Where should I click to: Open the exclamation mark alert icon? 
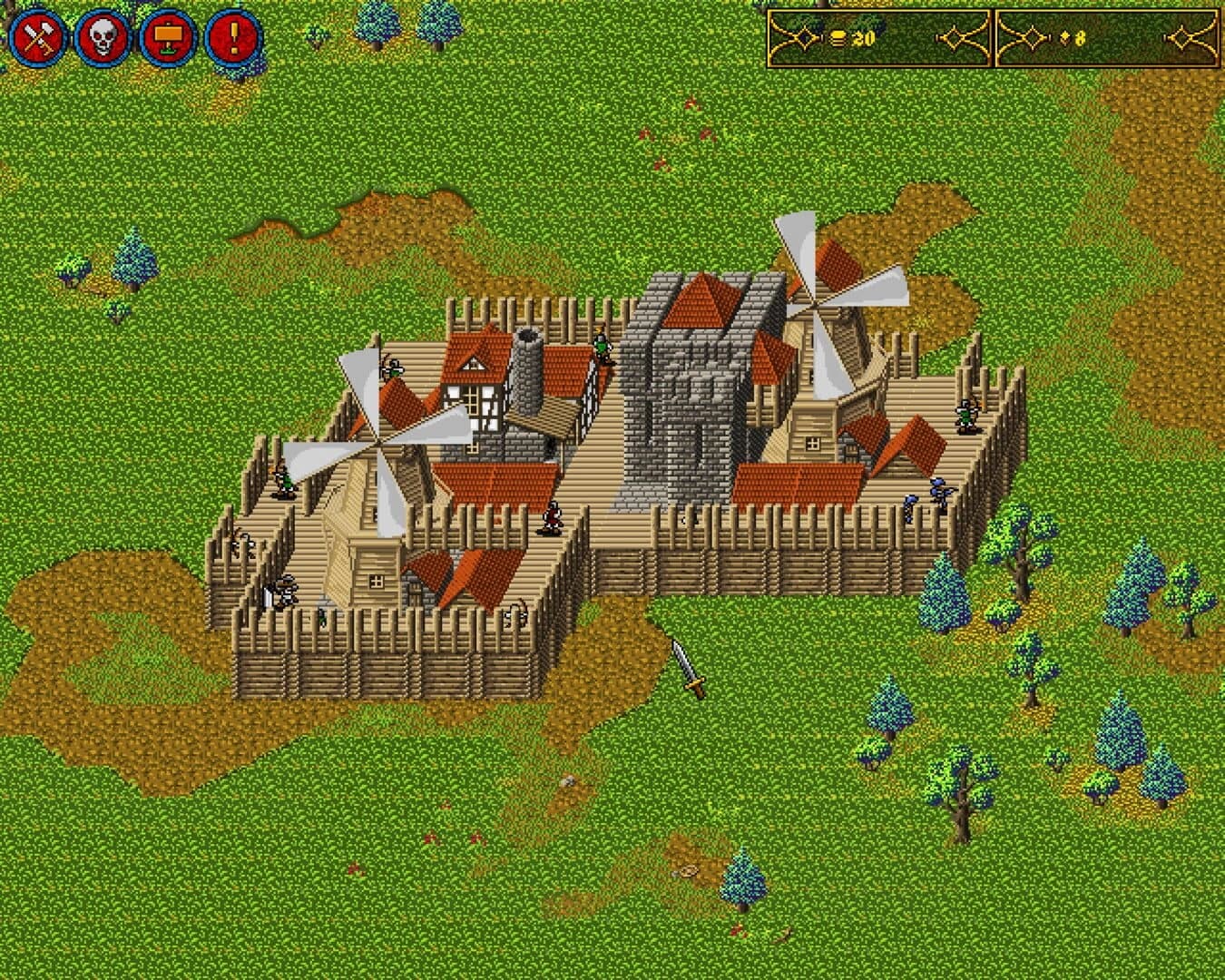(x=232, y=37)
